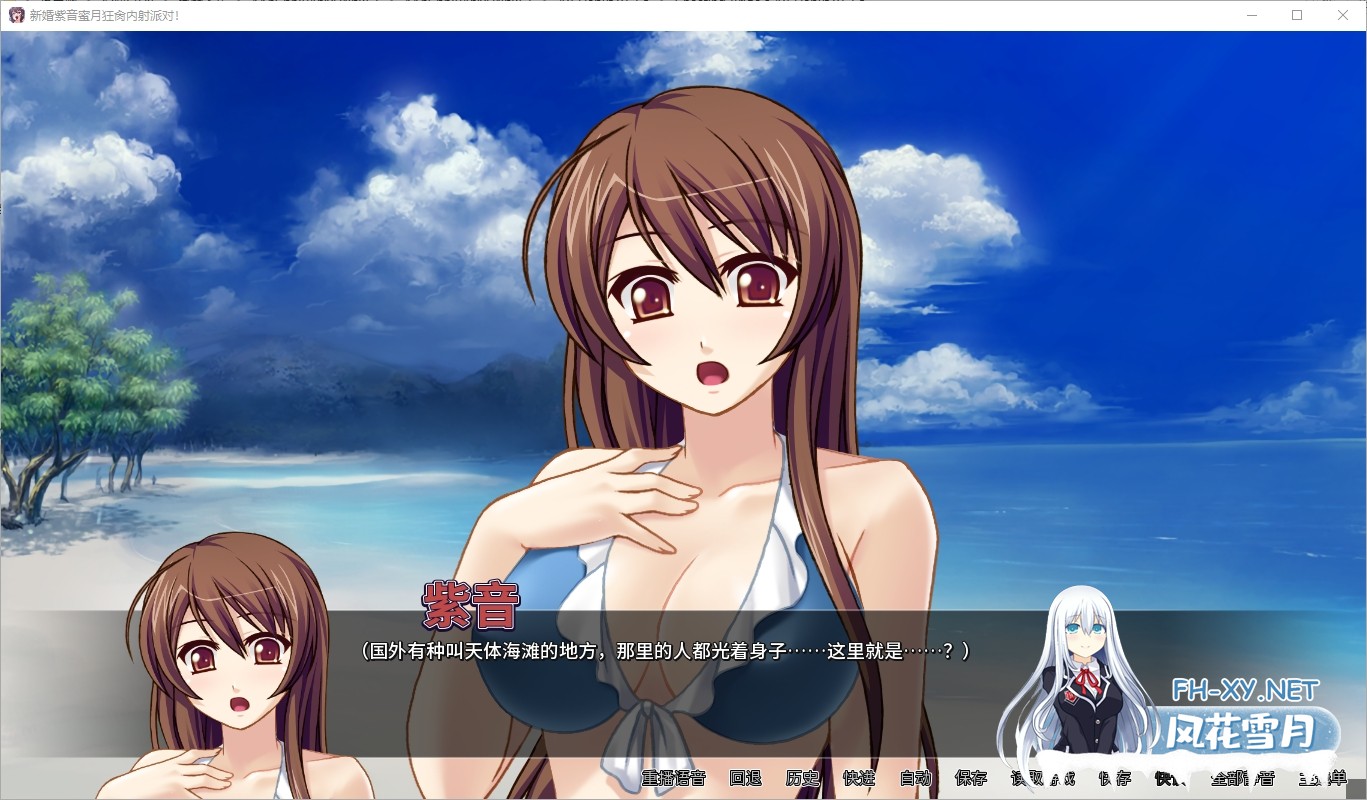Click the FH-XY.NET mascot watermark
Image resolution: width=1367 pixels, height=800 pixels.
(x=1085, y=680)
